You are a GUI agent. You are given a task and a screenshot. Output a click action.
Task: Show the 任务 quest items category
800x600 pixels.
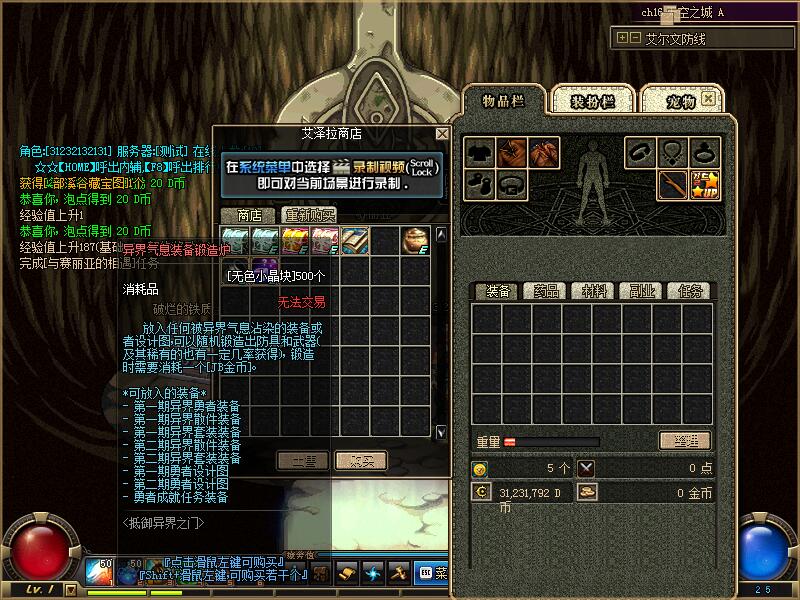[690, 291]
